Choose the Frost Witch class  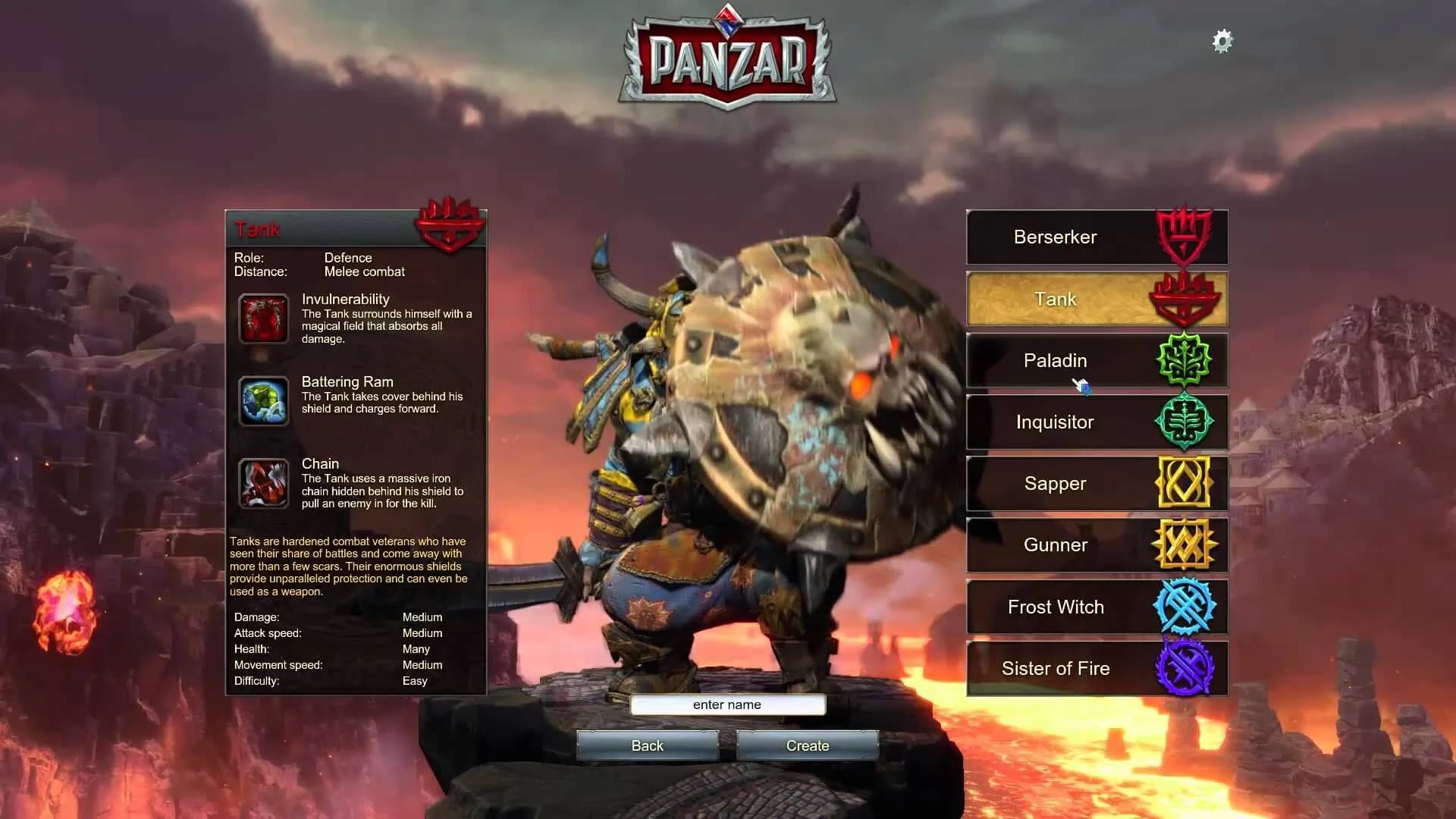coord(1056,607)
